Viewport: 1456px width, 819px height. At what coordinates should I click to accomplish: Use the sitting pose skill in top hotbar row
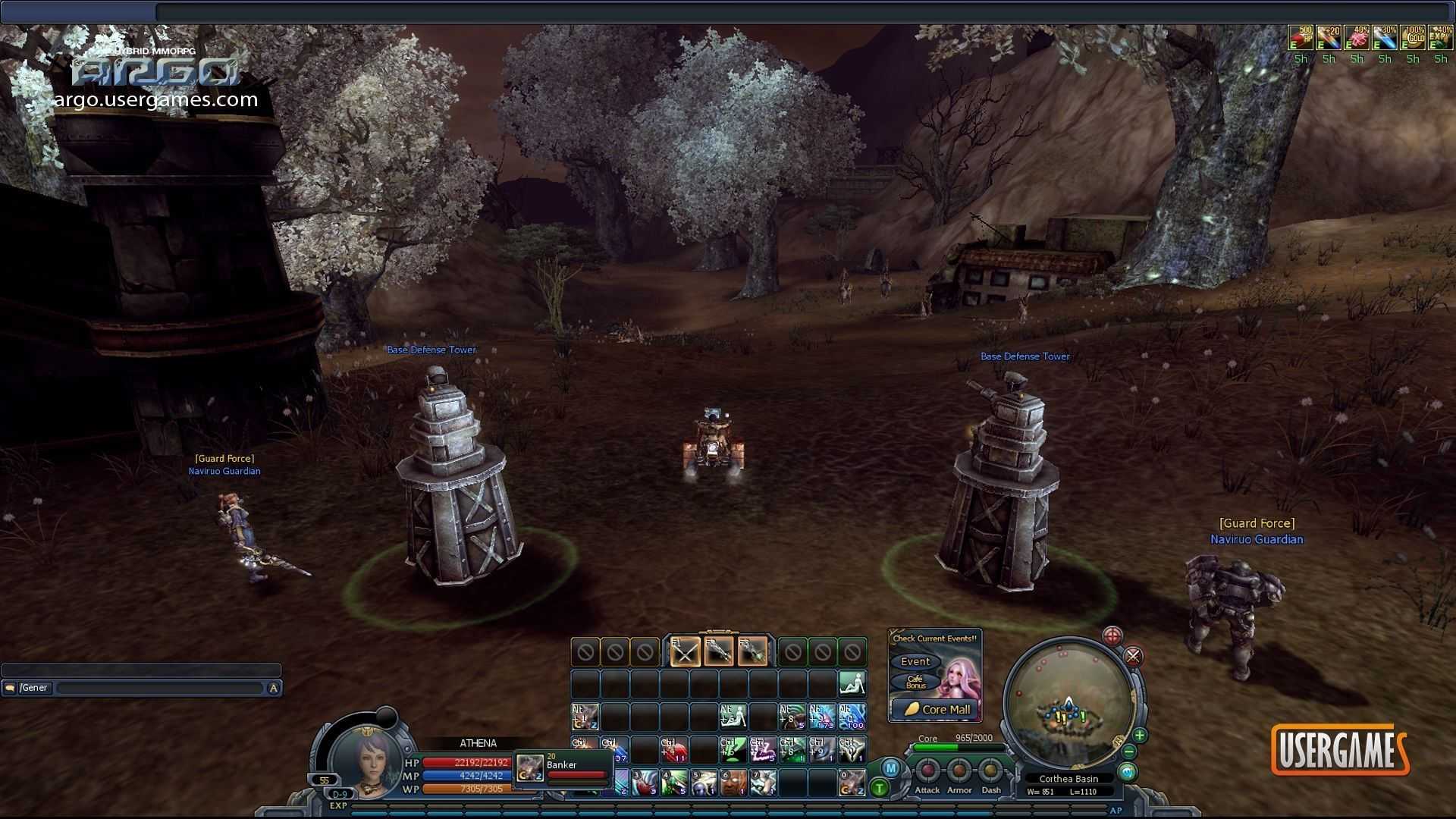(852, 683)
